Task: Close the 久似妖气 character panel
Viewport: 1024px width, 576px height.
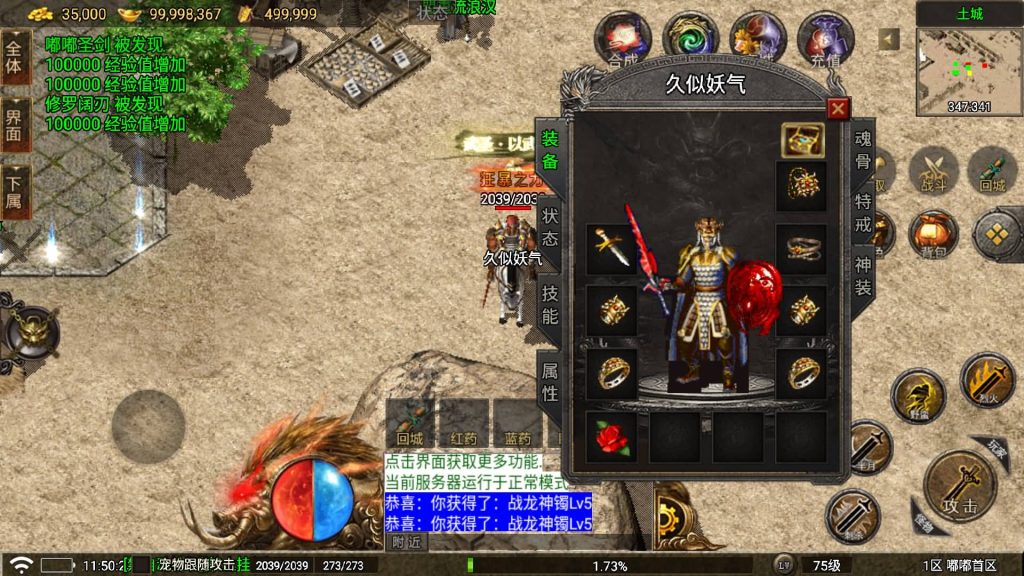Action: click(838, 109)
